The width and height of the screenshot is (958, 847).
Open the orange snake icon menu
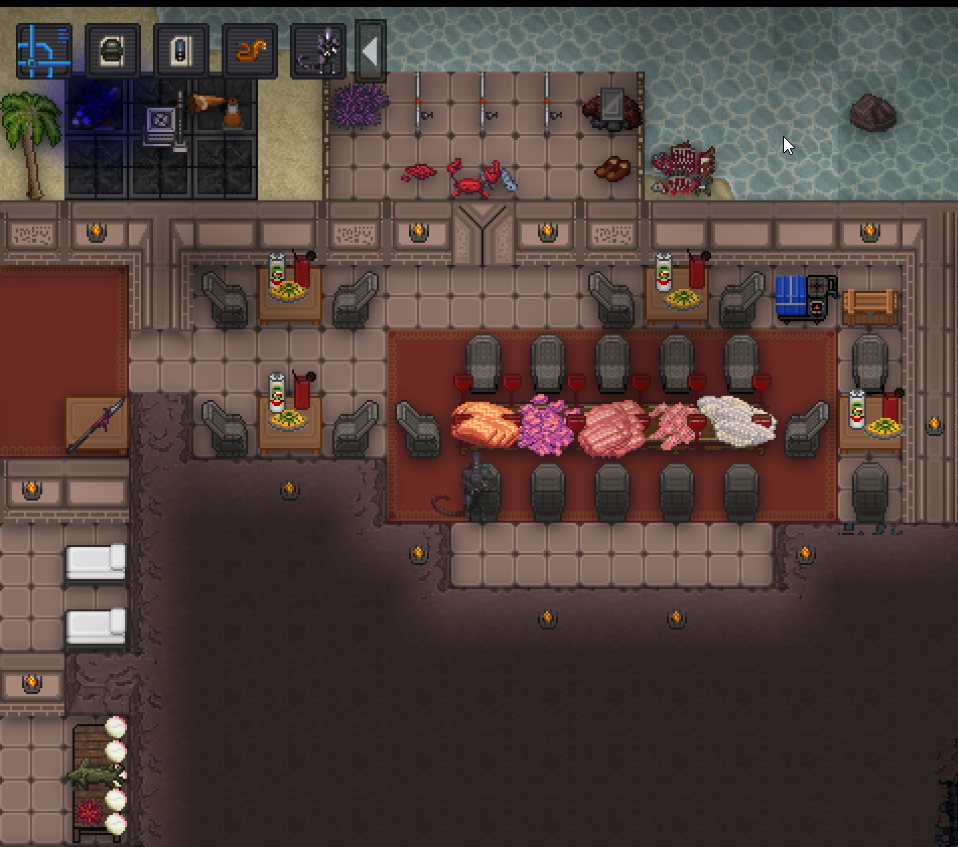point(249,52)
